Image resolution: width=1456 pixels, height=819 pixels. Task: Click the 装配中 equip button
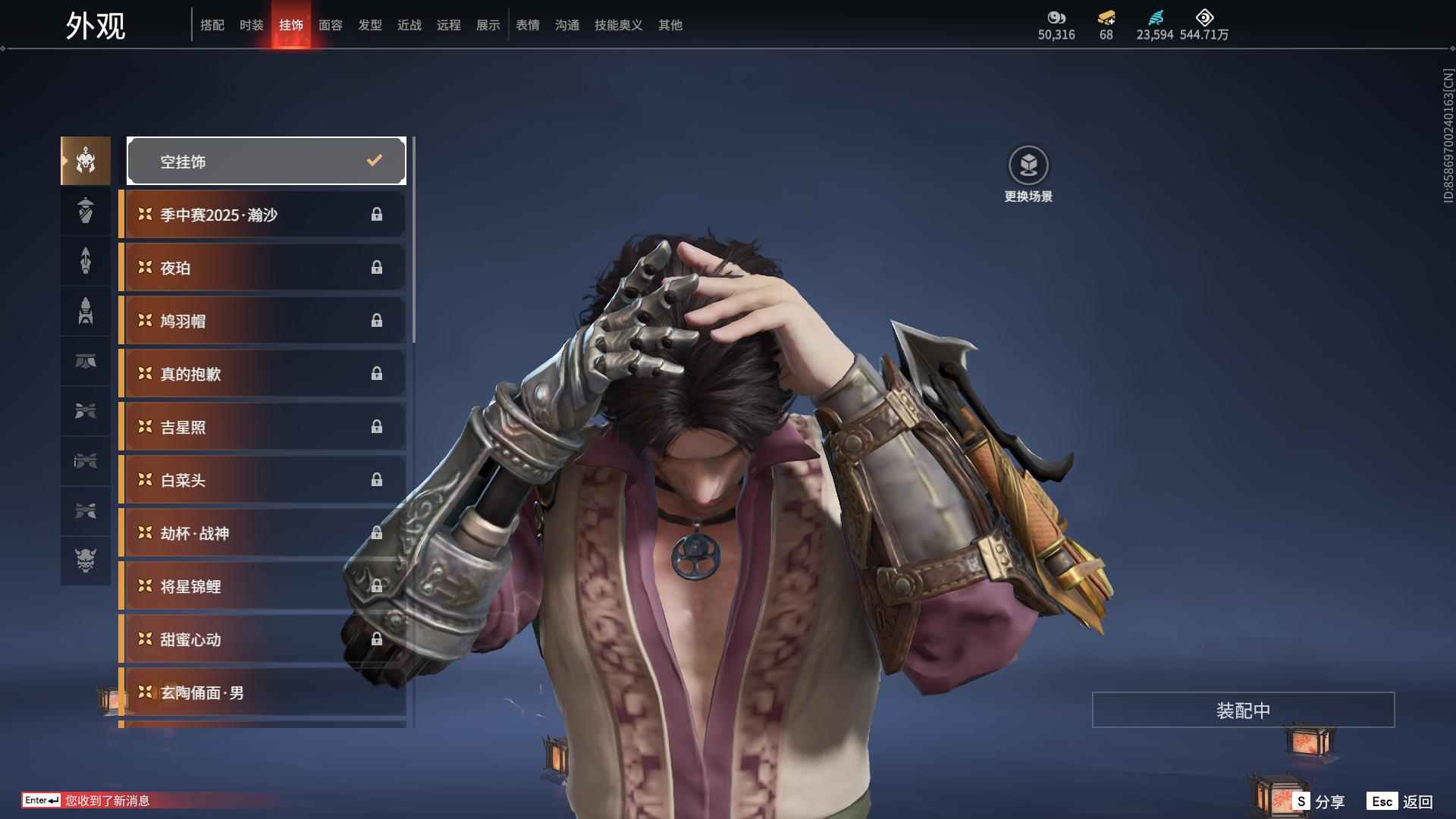click(1243, 710)
